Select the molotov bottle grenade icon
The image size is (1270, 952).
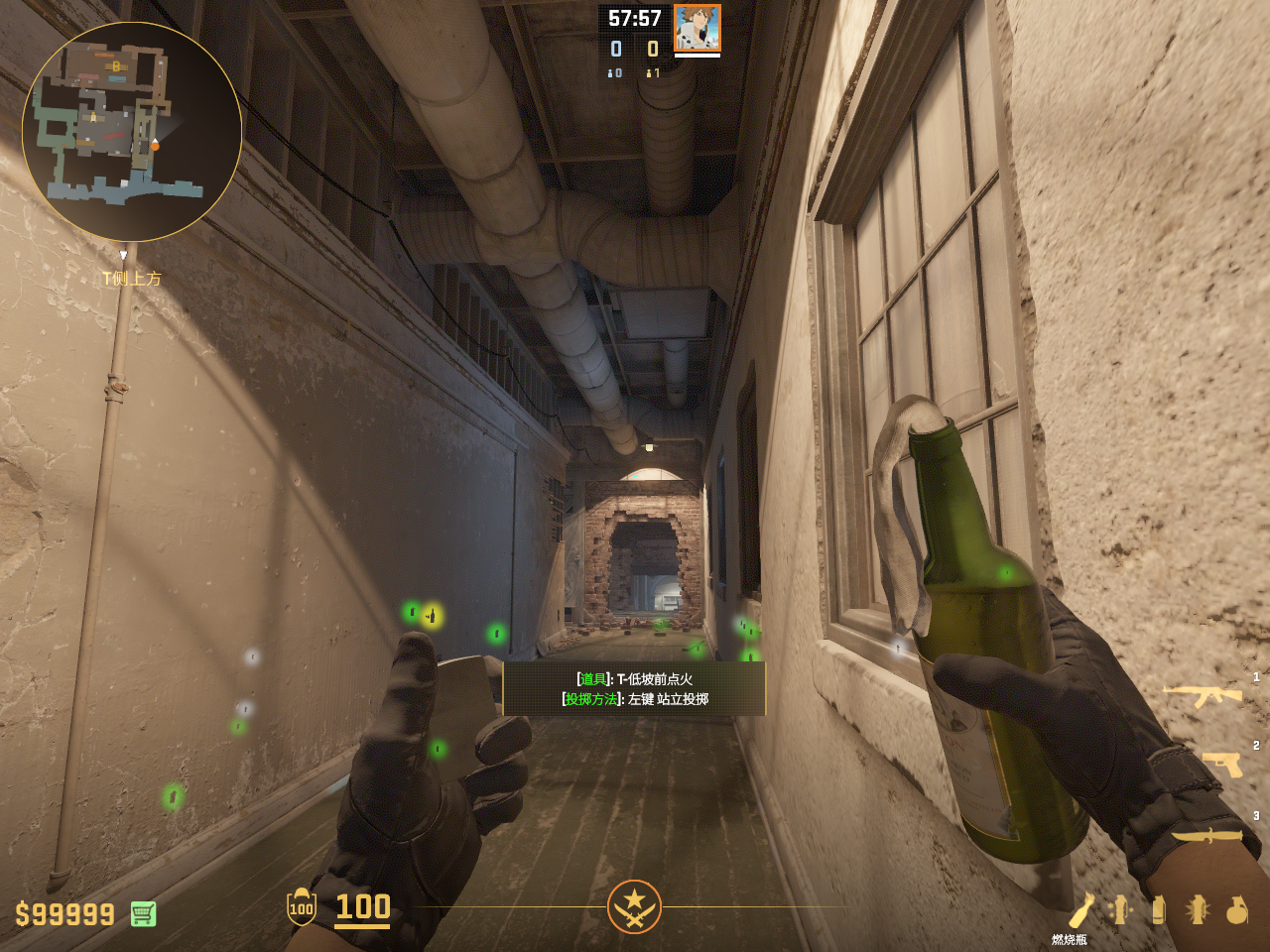click(1080, 909)
